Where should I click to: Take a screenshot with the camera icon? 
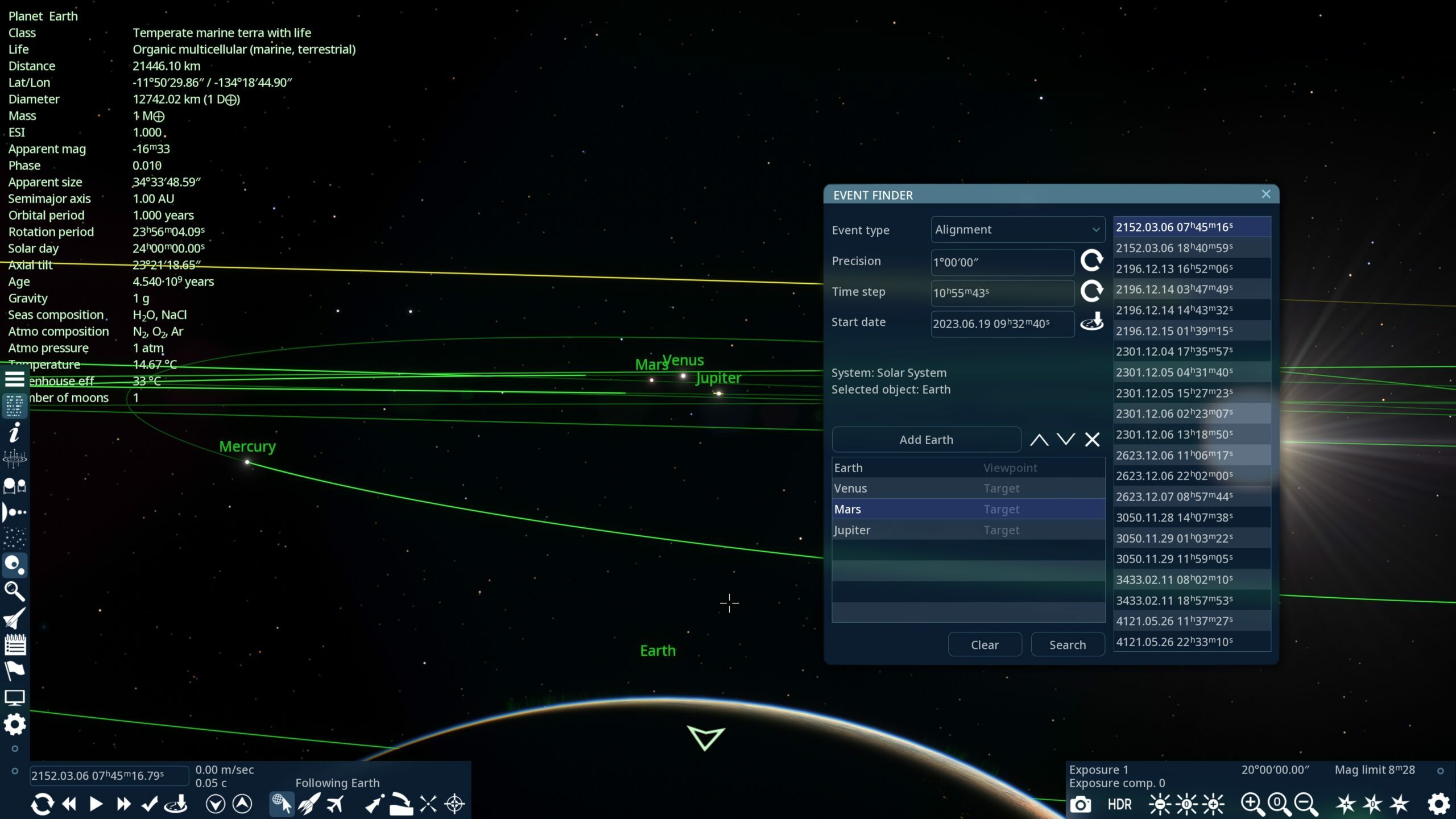coord(1081,804)
